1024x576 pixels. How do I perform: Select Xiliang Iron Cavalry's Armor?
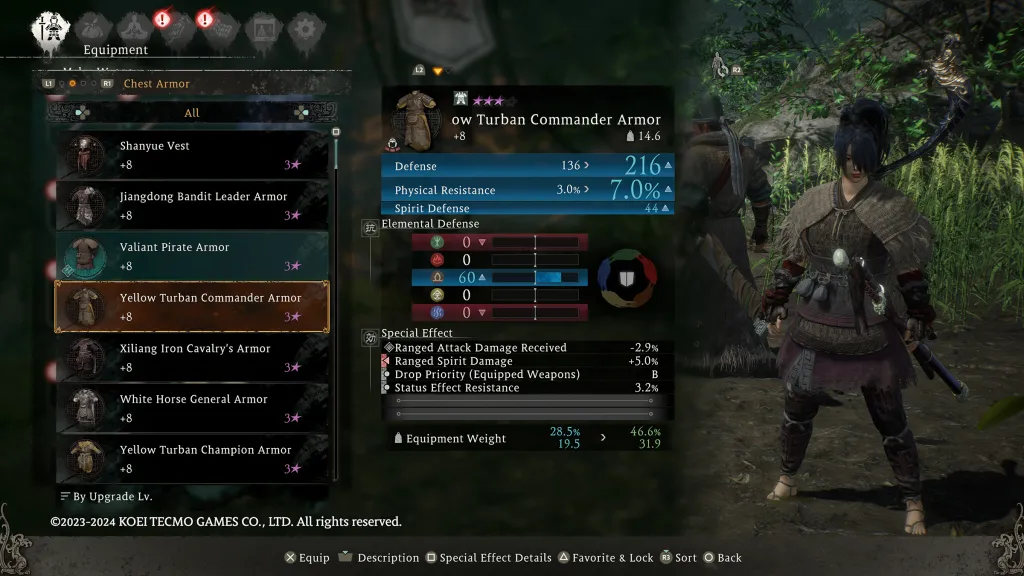point(190,358)
